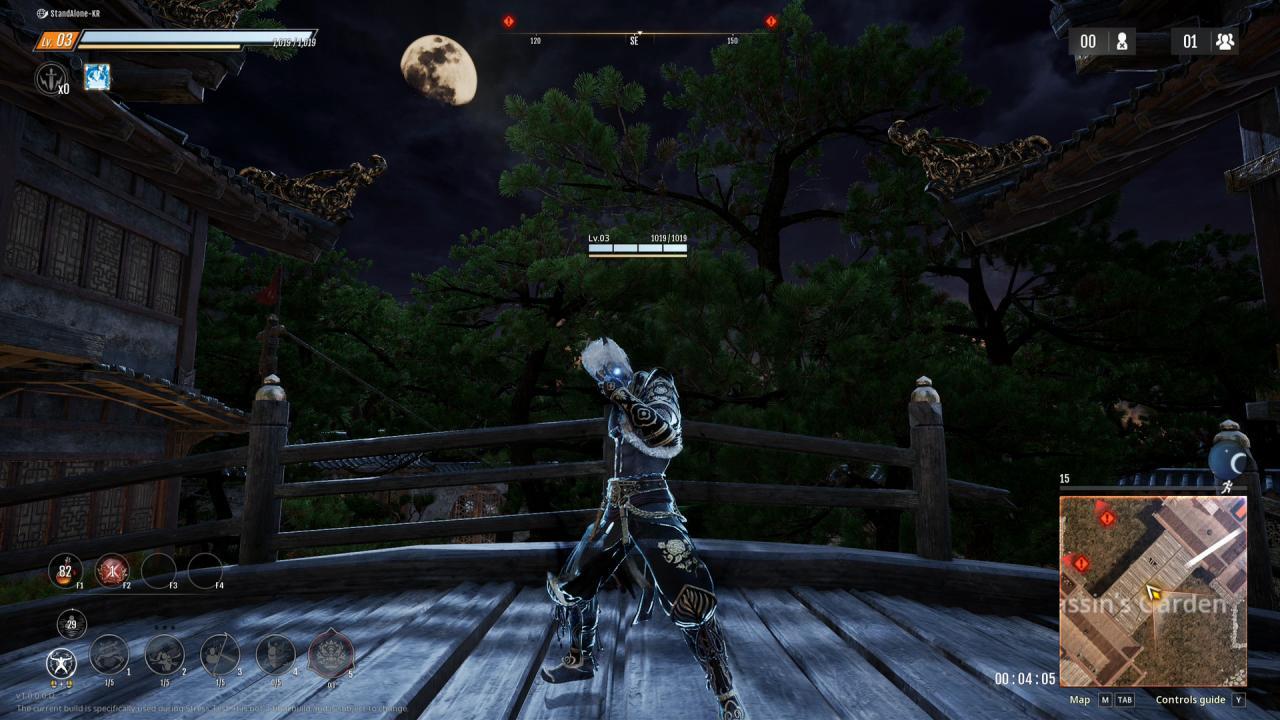Image resolution: width=1280 pixels, height=720 pixels.
Task: Click the throwable item icon showing 29
Action: (70, 622)
